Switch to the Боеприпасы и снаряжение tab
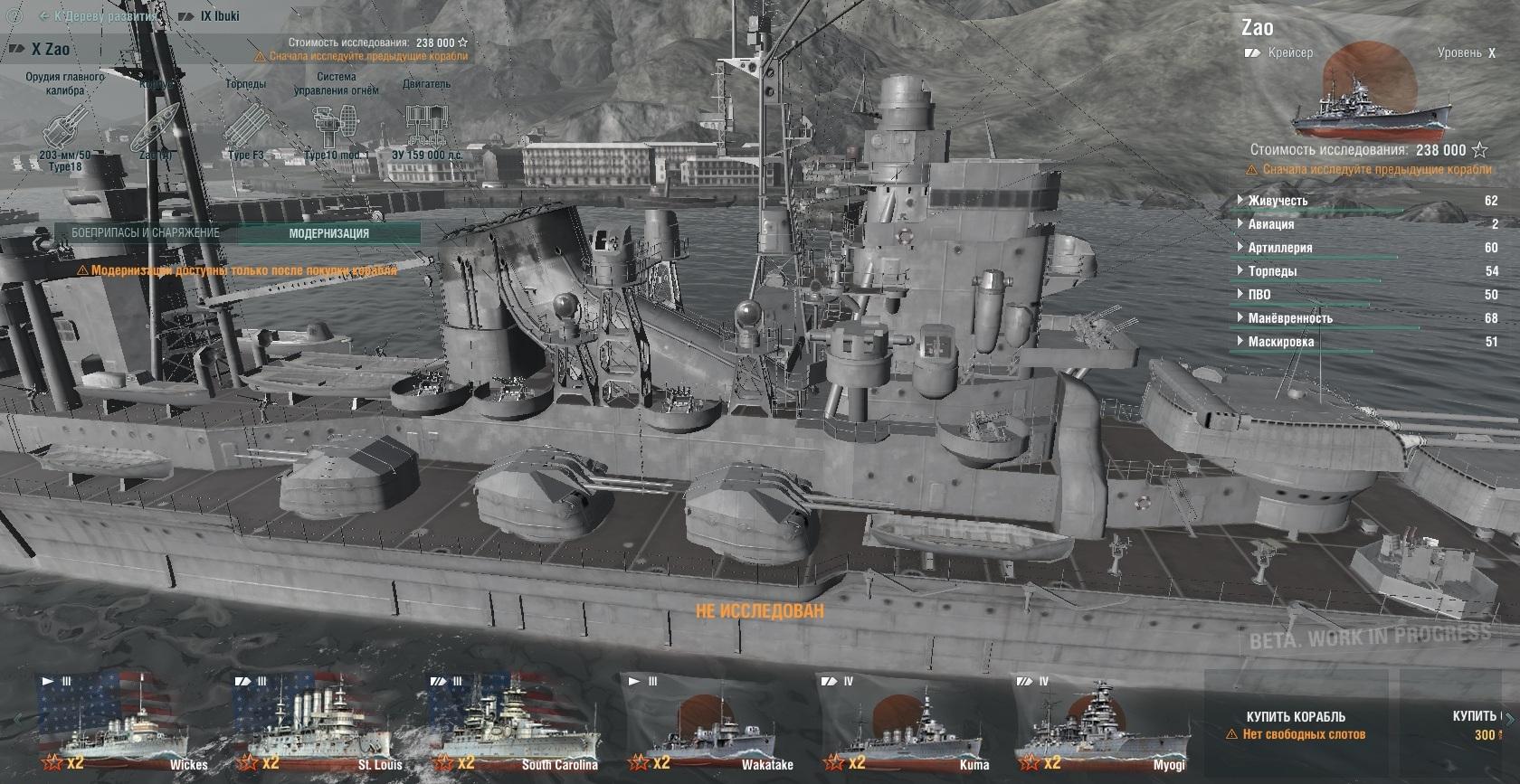This screenshot has height=784, width=1520. pyautogui.click(x=145, y=233)
